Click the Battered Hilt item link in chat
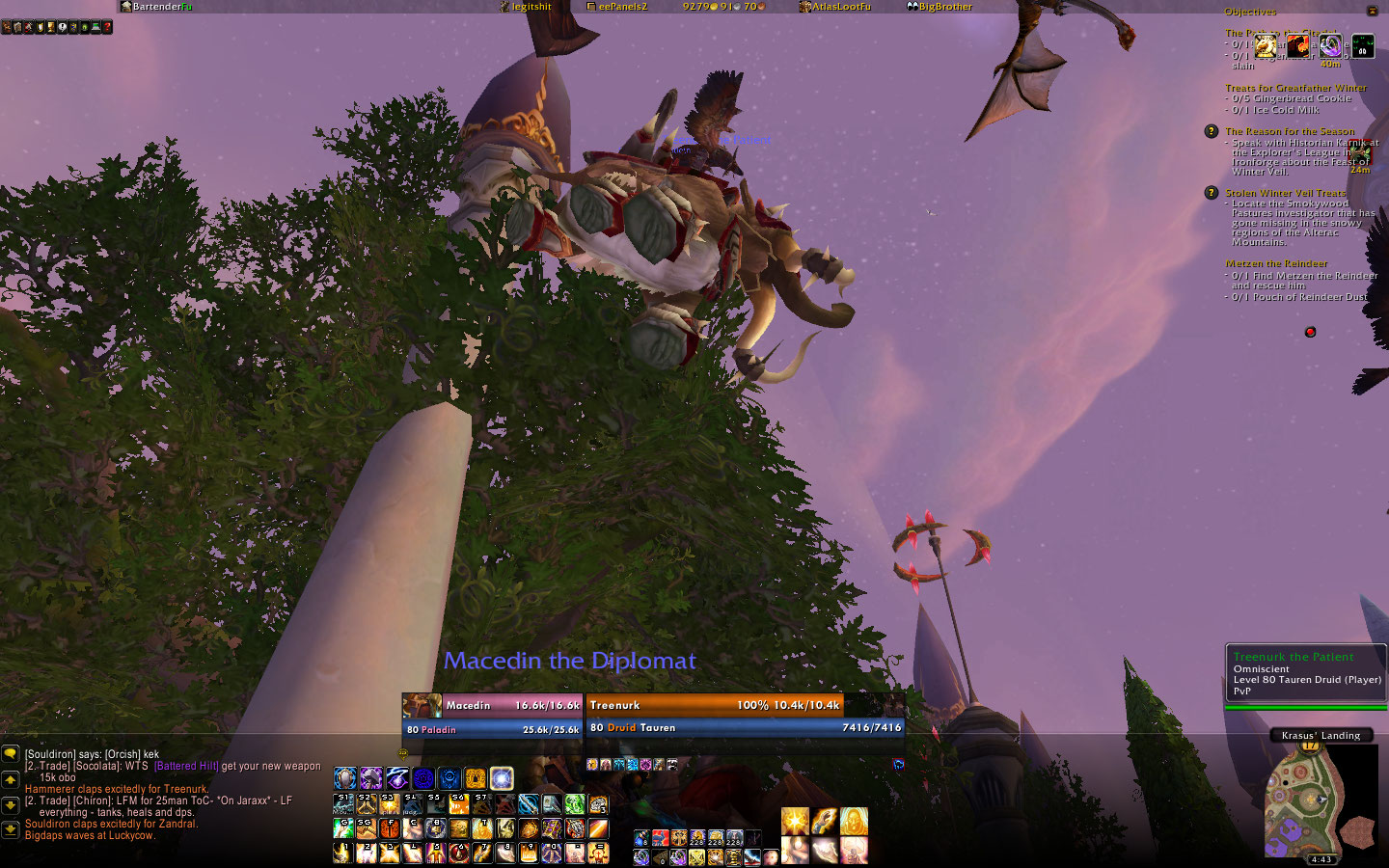The height and width of the screenshot is (868, 1389). (186, 766)
